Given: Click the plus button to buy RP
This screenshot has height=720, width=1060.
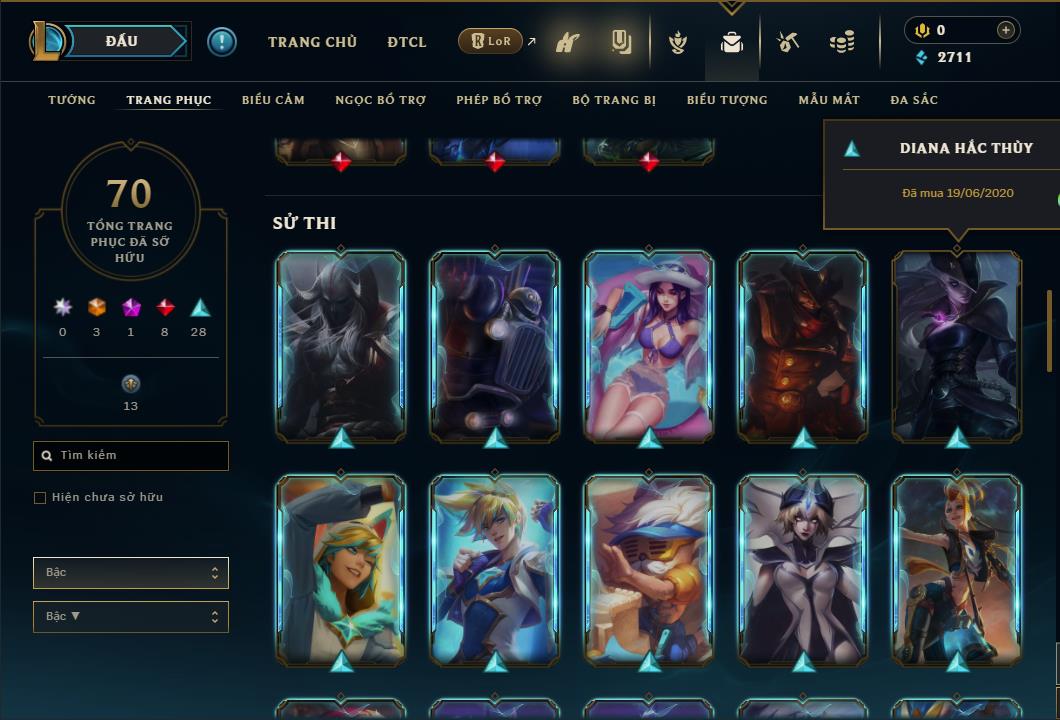Looking at the screenshot, I should coord(1006,30).
